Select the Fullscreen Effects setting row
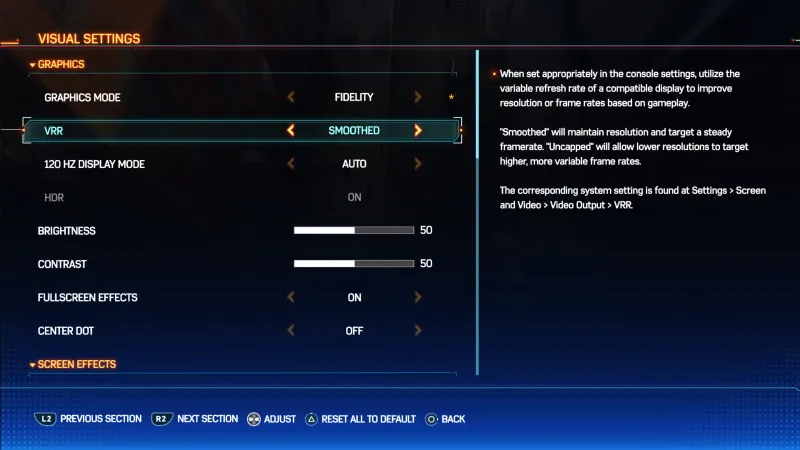Screen dimensions: 800x450 87,297
